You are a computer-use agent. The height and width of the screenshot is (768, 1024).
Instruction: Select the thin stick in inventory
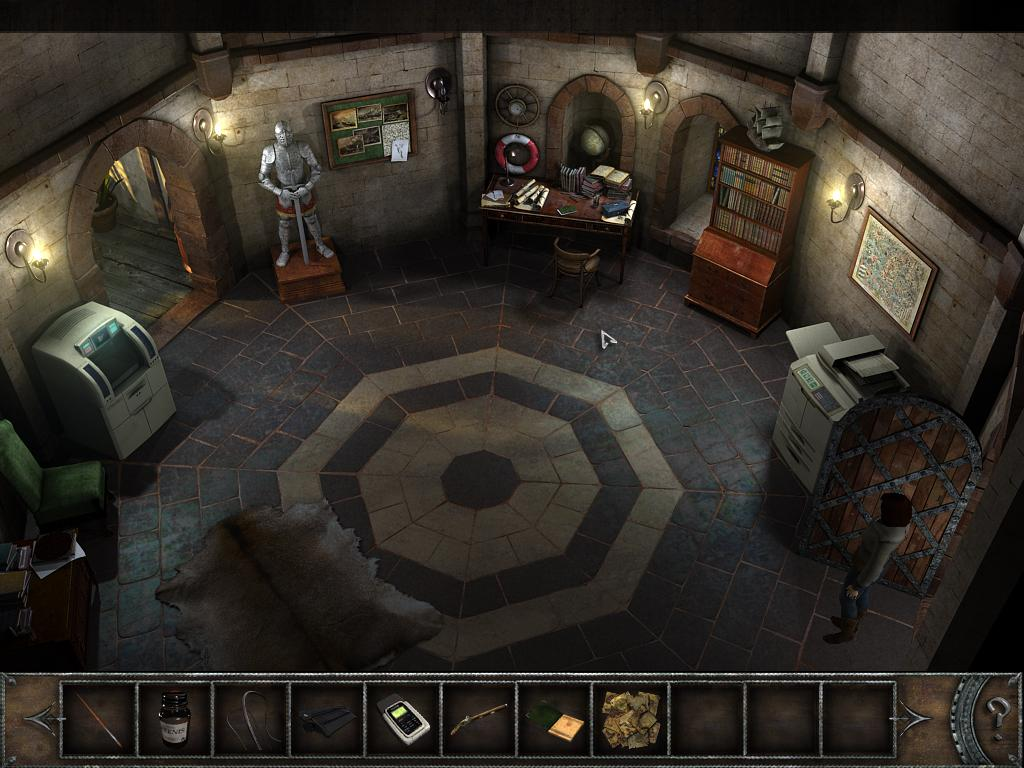[98, 718]
